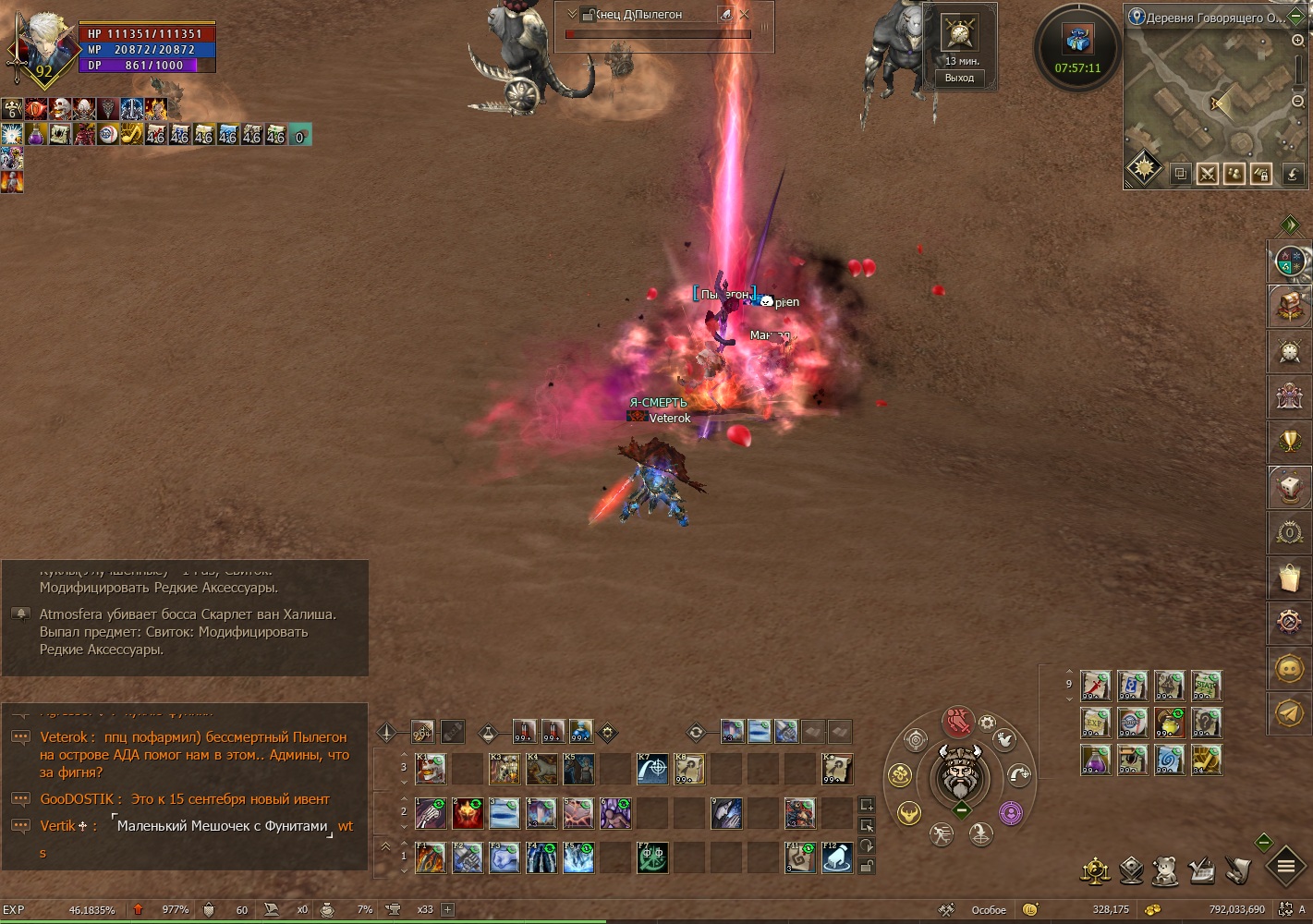
Task: Open the gift box reward timer icon
Action: click(1077, 41)
